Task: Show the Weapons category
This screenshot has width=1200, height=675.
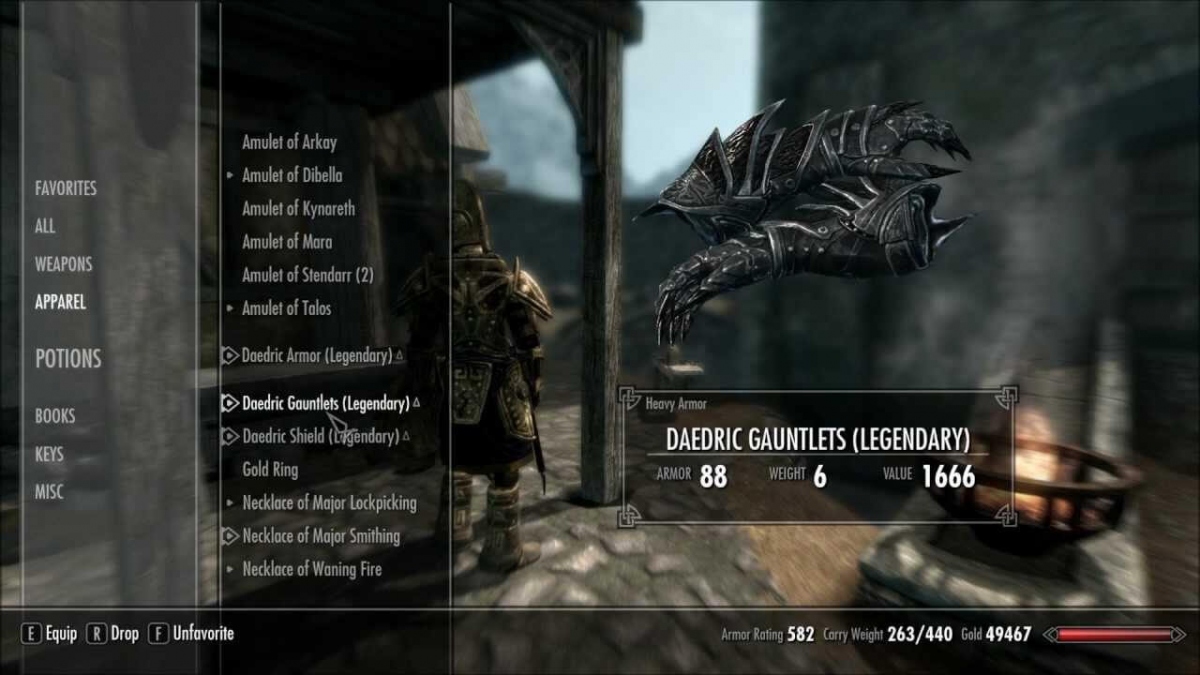Action: point(63,264)
